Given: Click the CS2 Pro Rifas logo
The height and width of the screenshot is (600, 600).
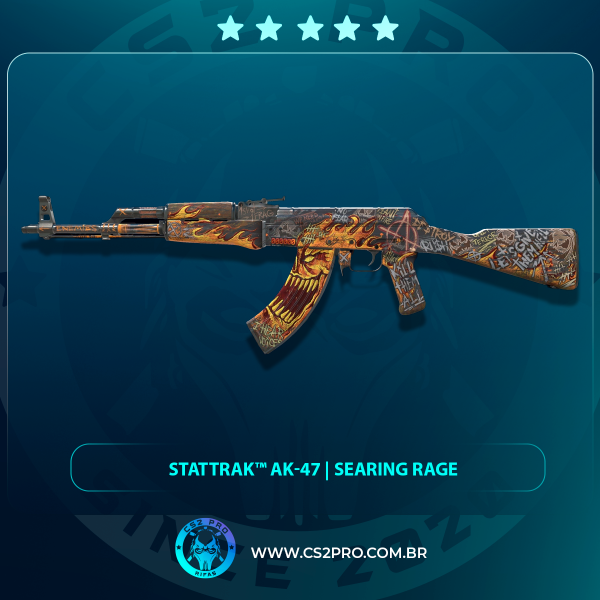Looking at the screenshot, I should (x=205, y=551).
